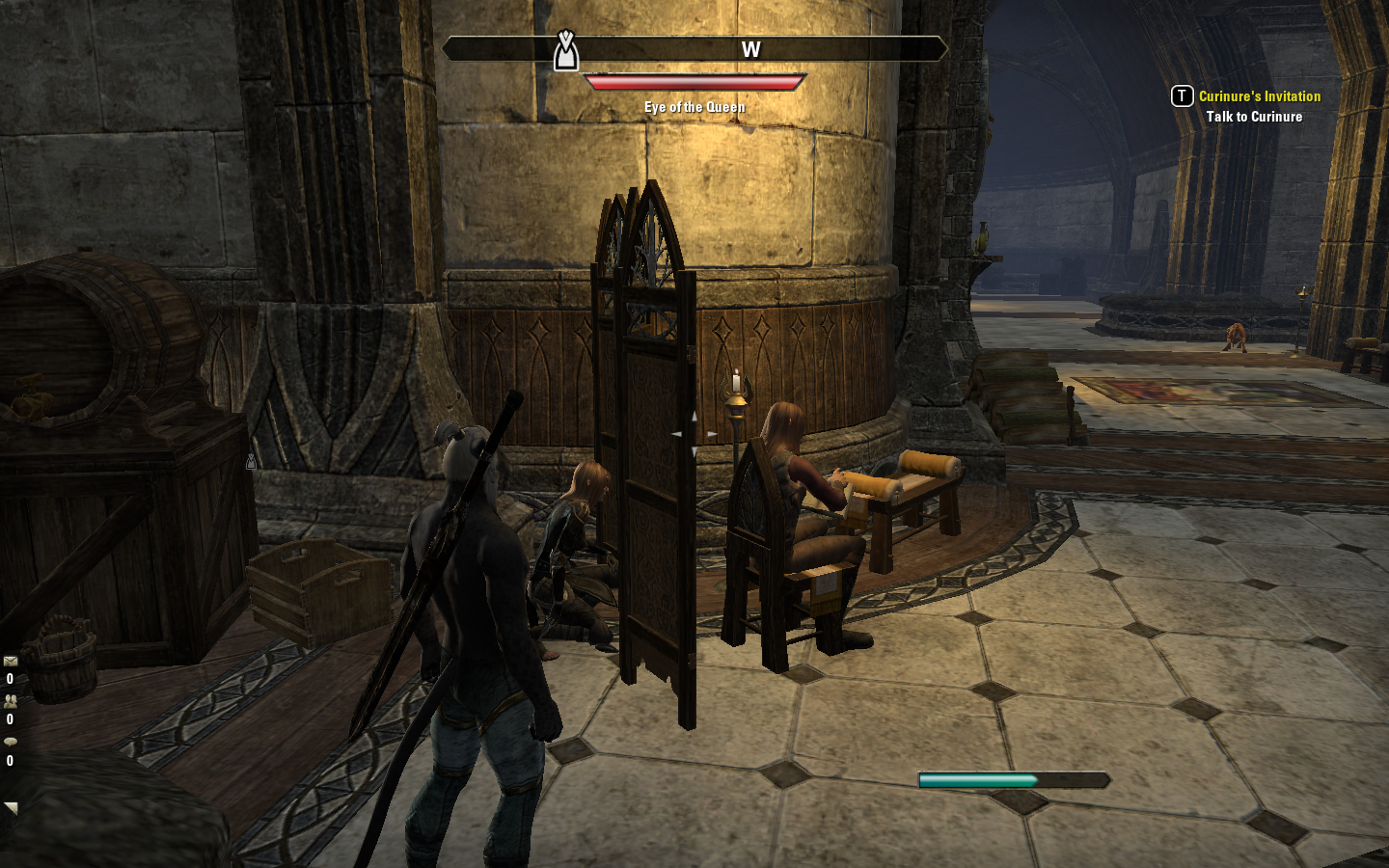Open the mail envelope icon
1389x868 pixels.
point(11,662)
